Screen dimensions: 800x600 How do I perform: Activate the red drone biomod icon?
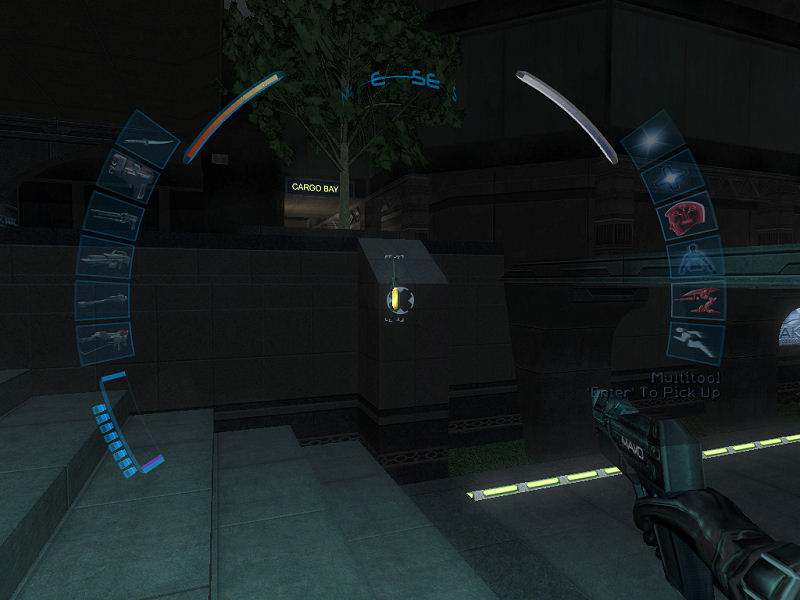click(693, 299)
